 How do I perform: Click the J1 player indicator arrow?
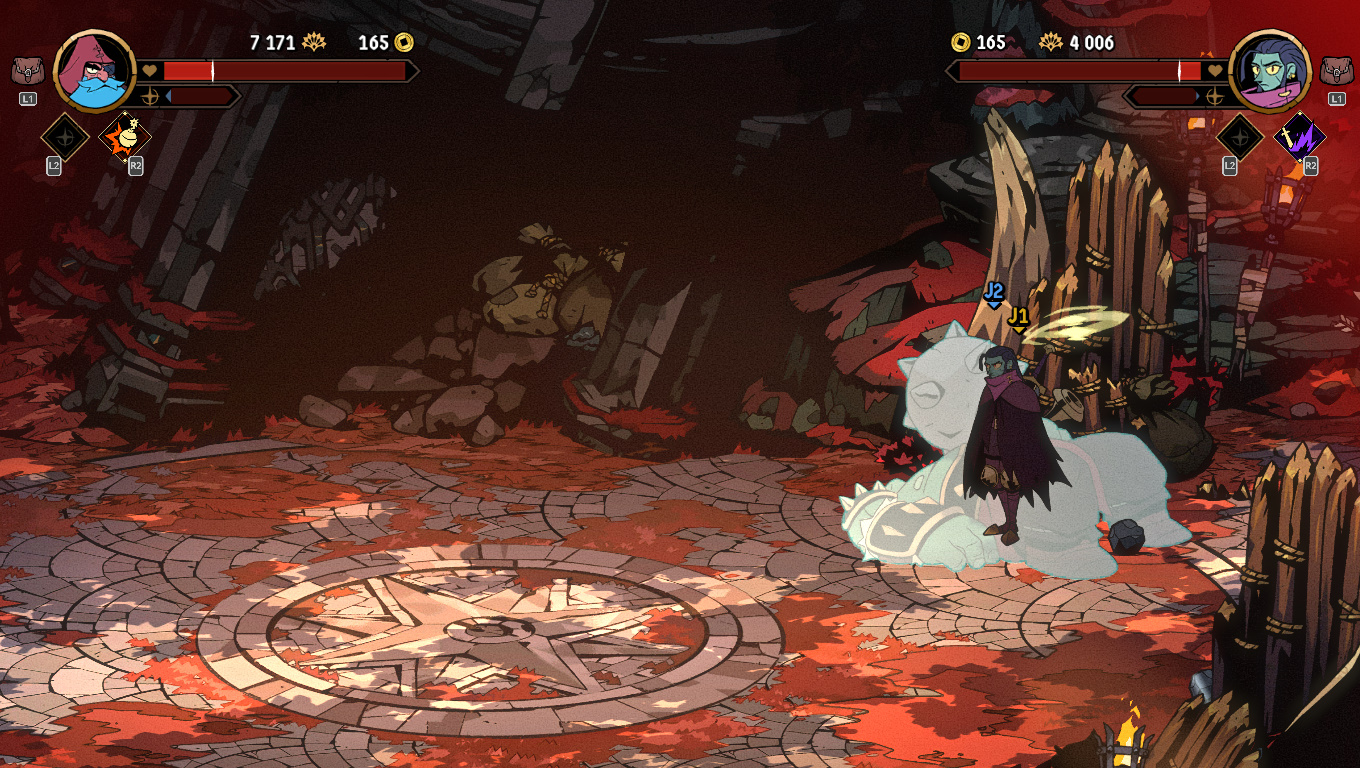[x=1018, y=320]
